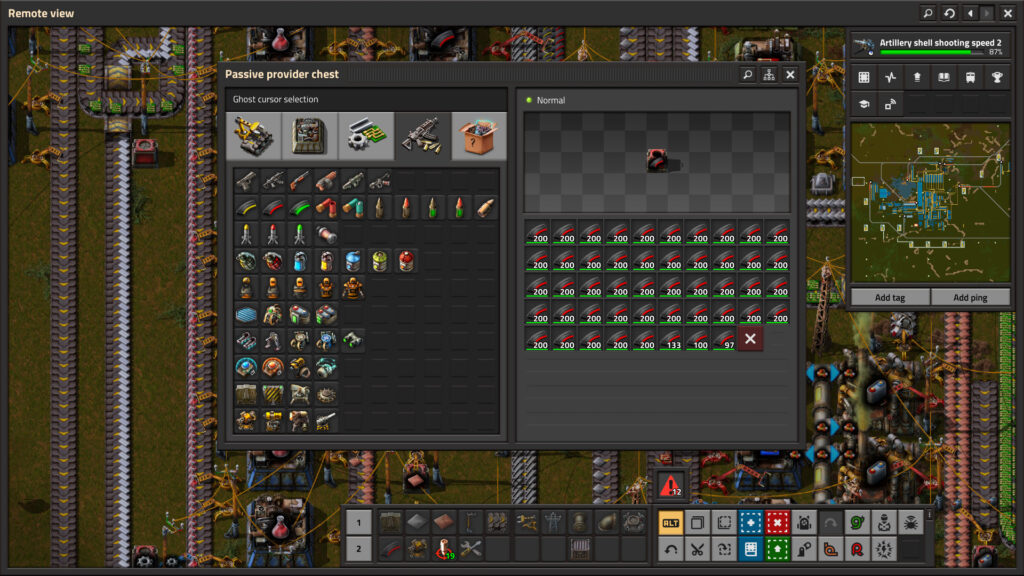
Task: Choose the unsorted question-mark box tab
Action: [x=479, y=136]
